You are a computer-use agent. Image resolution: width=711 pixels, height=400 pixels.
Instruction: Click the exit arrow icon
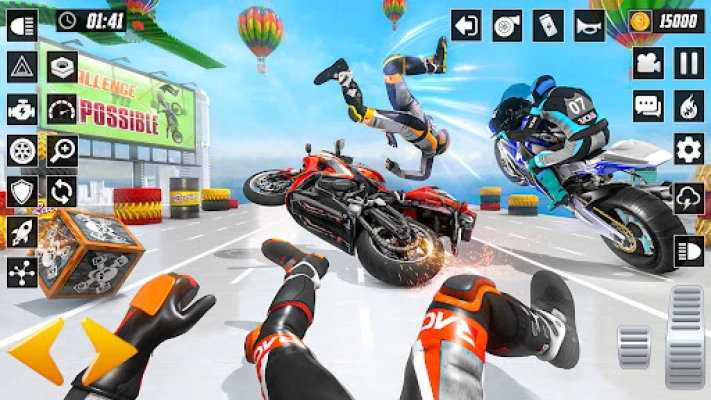point(466,25)
